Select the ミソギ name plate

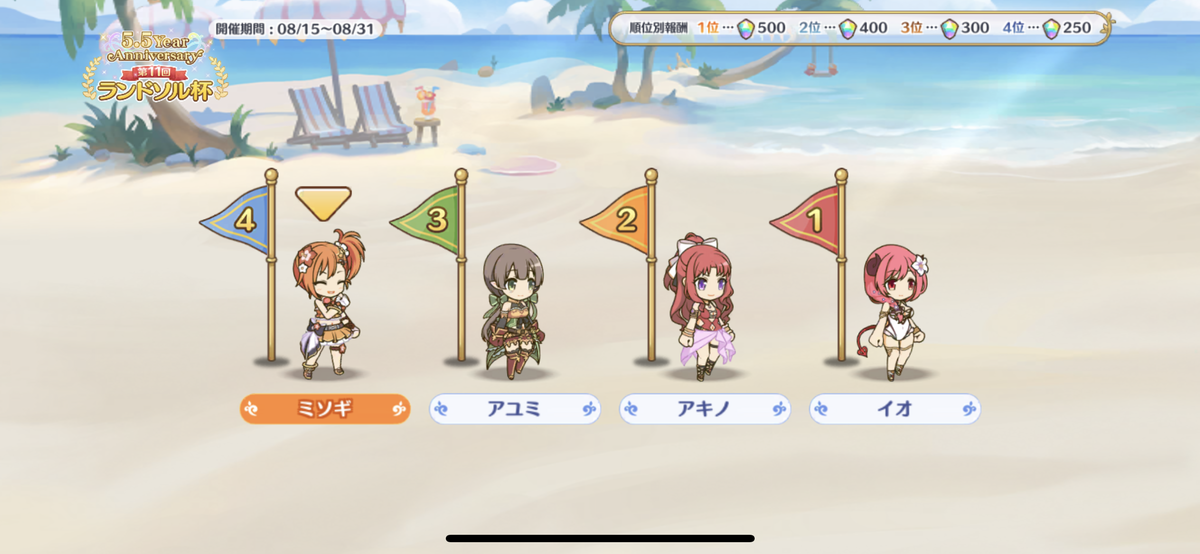325,409
